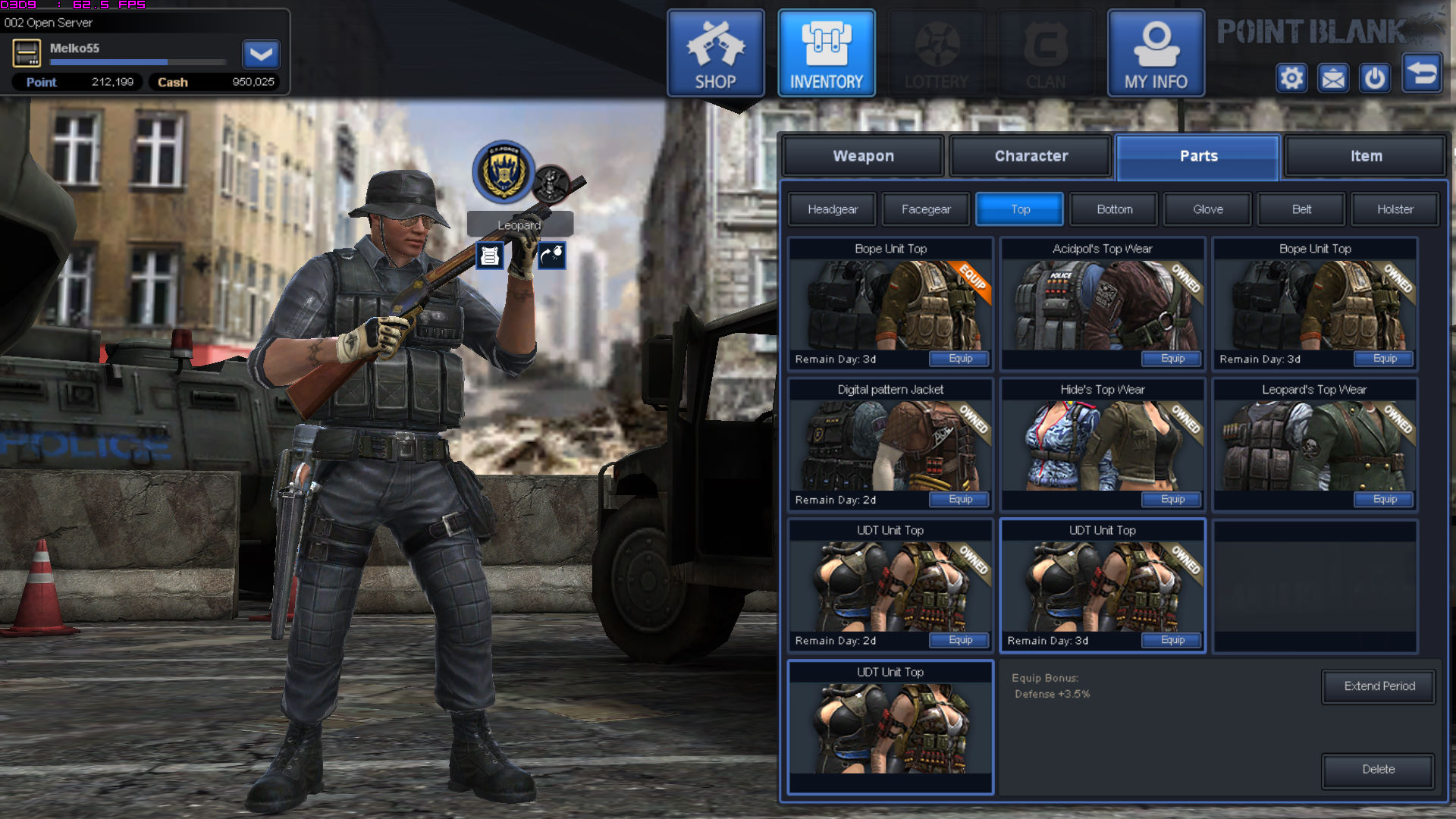Delete the selected UDT Unit Top
The image size is (1456, 819).
point(1378,770)
